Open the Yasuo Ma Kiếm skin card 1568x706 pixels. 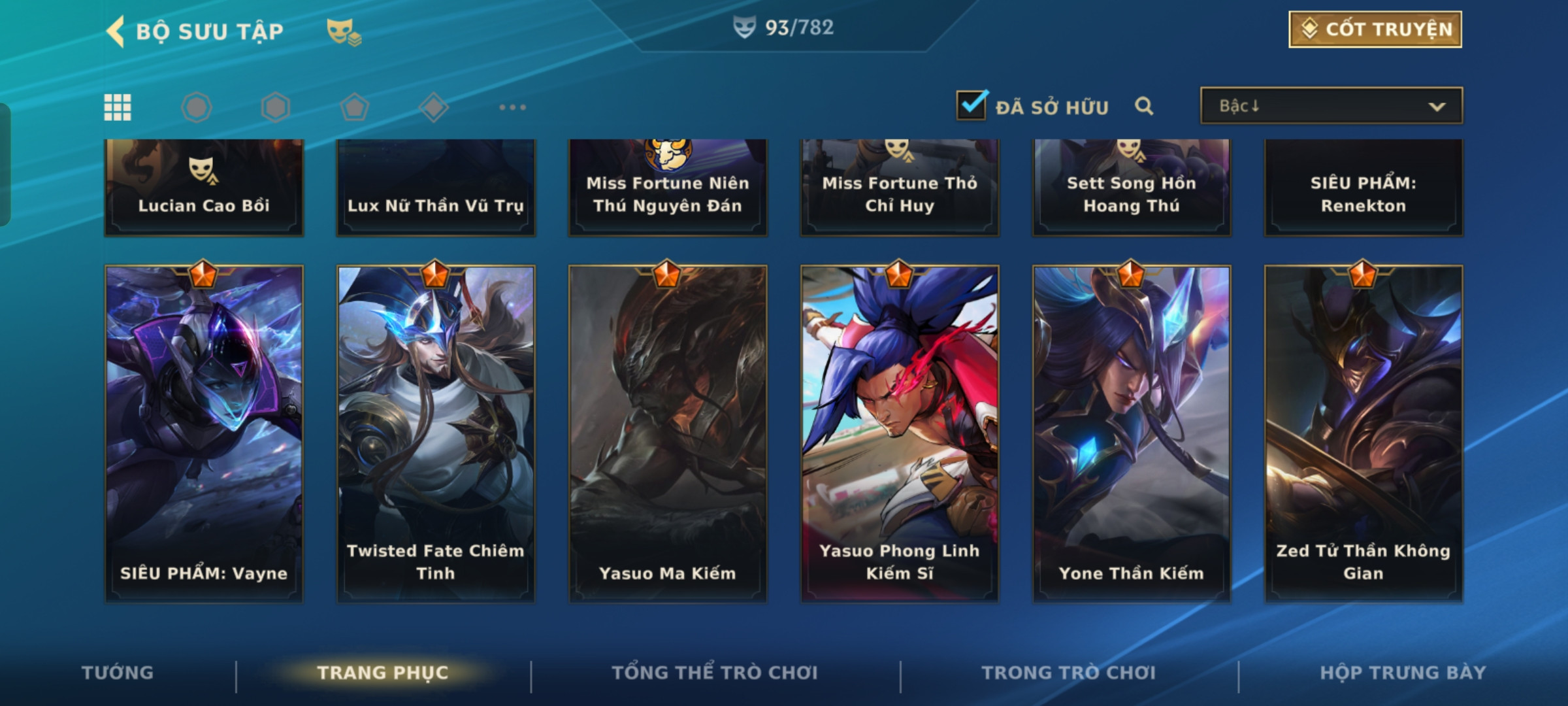[668, 433]
